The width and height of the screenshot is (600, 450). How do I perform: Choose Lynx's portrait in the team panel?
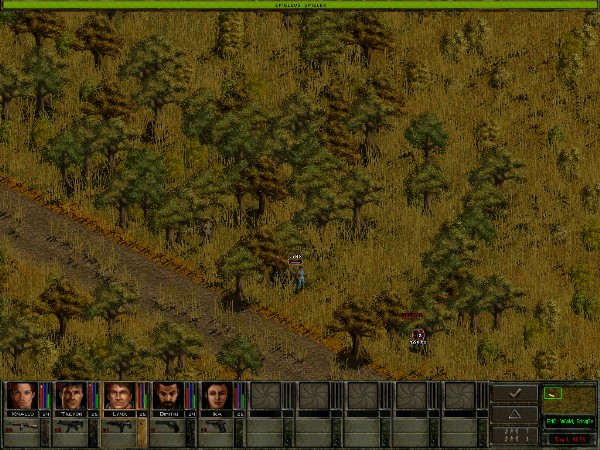[x=119, y=395]
